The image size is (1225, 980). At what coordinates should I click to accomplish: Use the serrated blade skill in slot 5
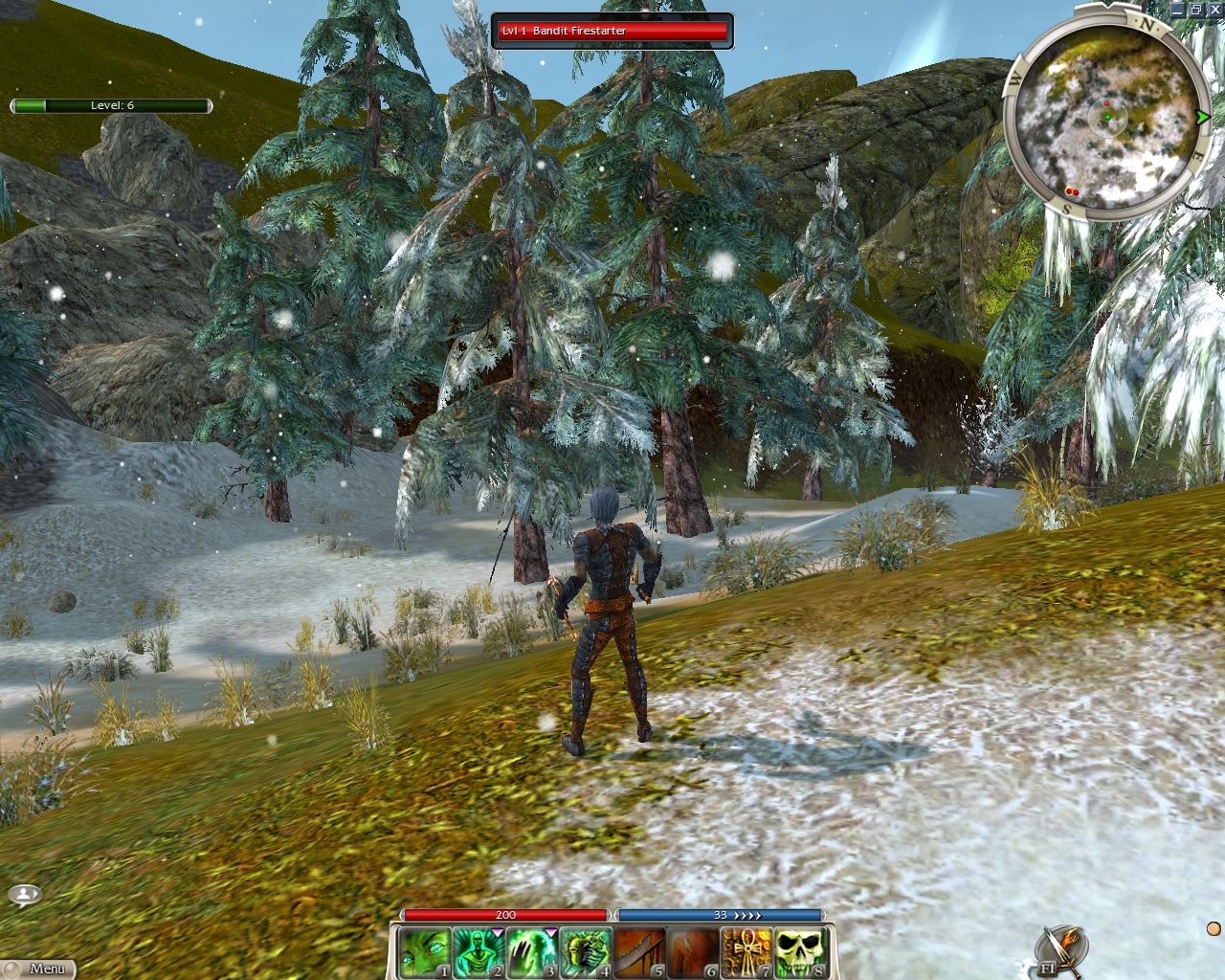[639, 953]
